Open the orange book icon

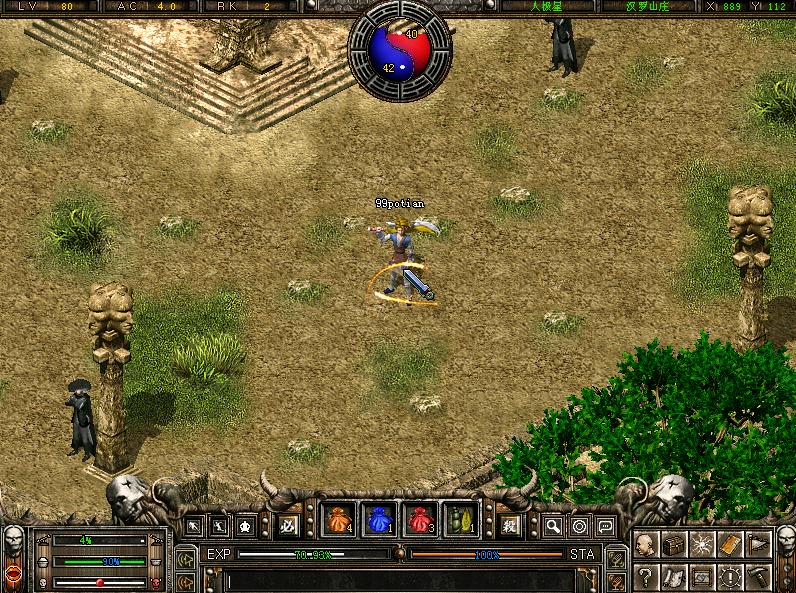(730, 545)
